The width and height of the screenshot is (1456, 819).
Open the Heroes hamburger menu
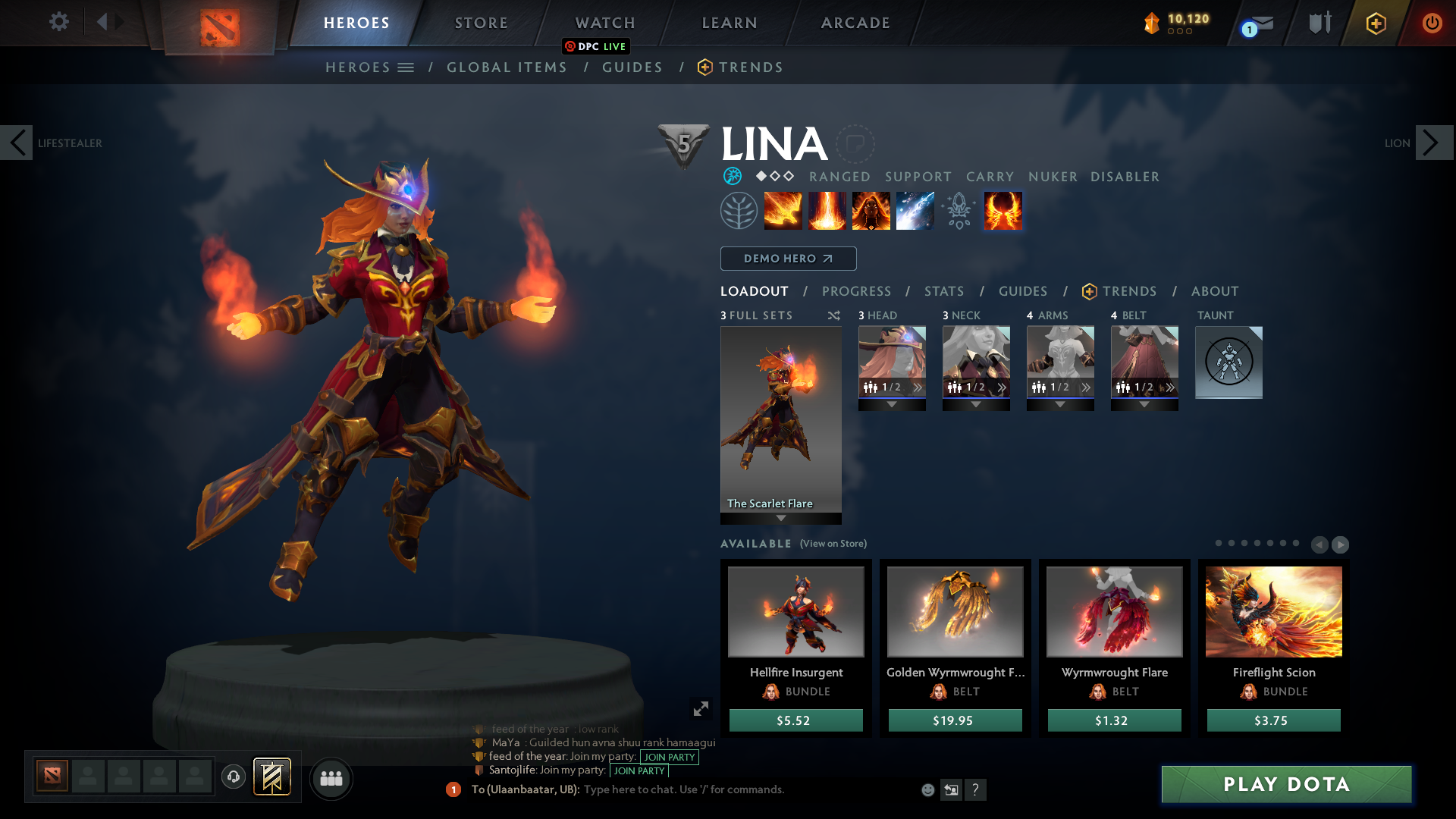407,67
